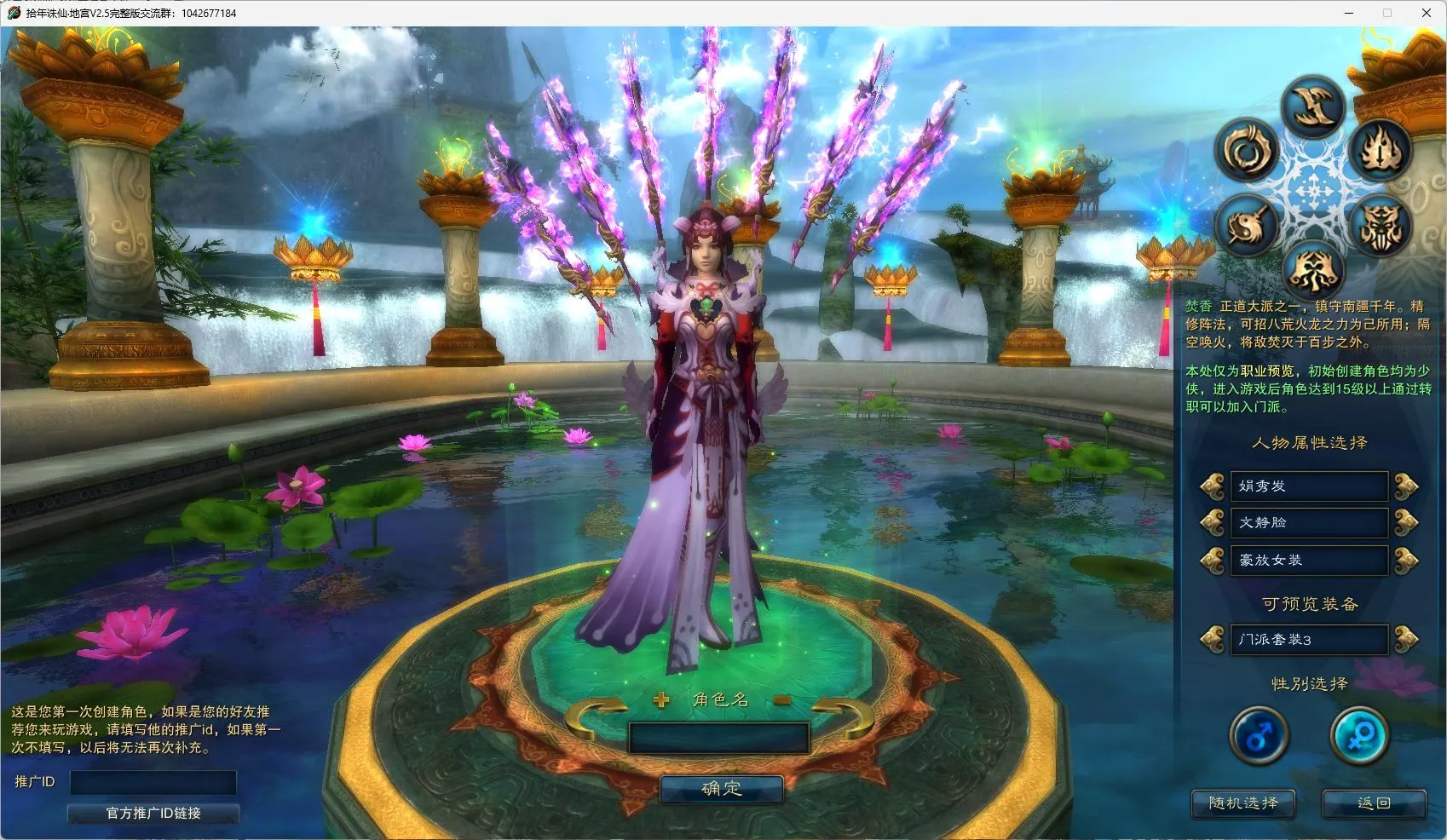Zoom in with the gold plus button
The image size is (1447, 840).
tap(661, 700)
